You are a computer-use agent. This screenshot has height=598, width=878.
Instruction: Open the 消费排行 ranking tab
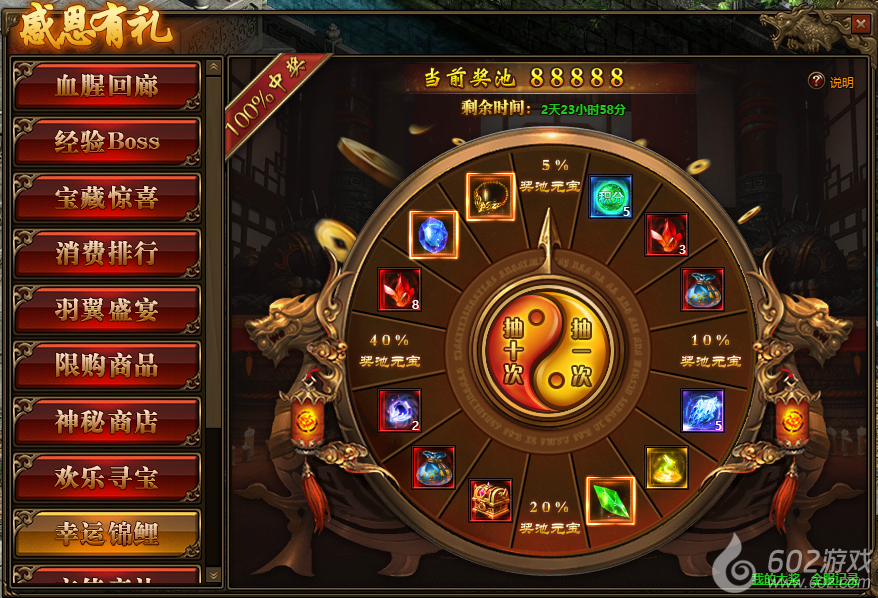click(107, 254)
